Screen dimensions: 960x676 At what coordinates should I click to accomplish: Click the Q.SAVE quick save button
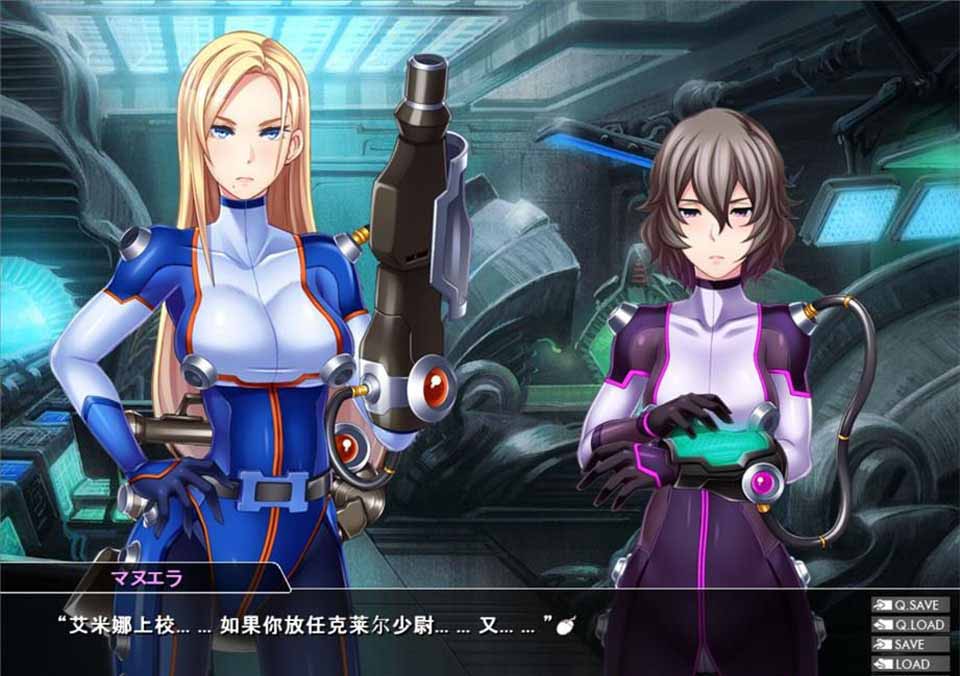(x=910, y=605)
